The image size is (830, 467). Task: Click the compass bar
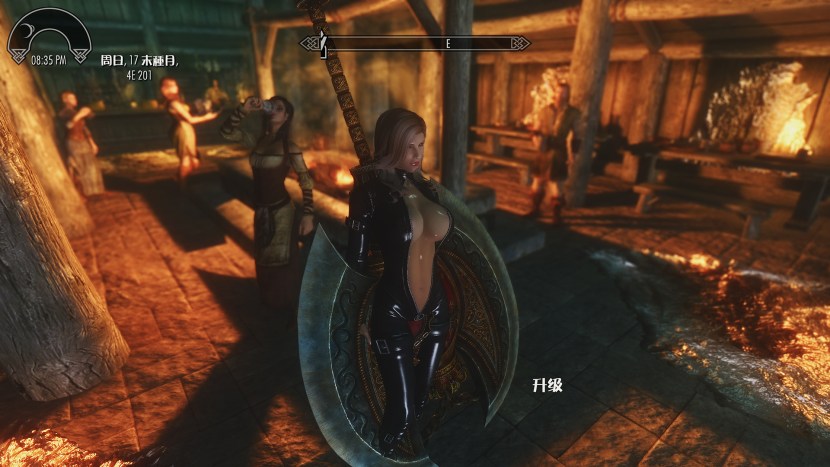tap(415, 43)
